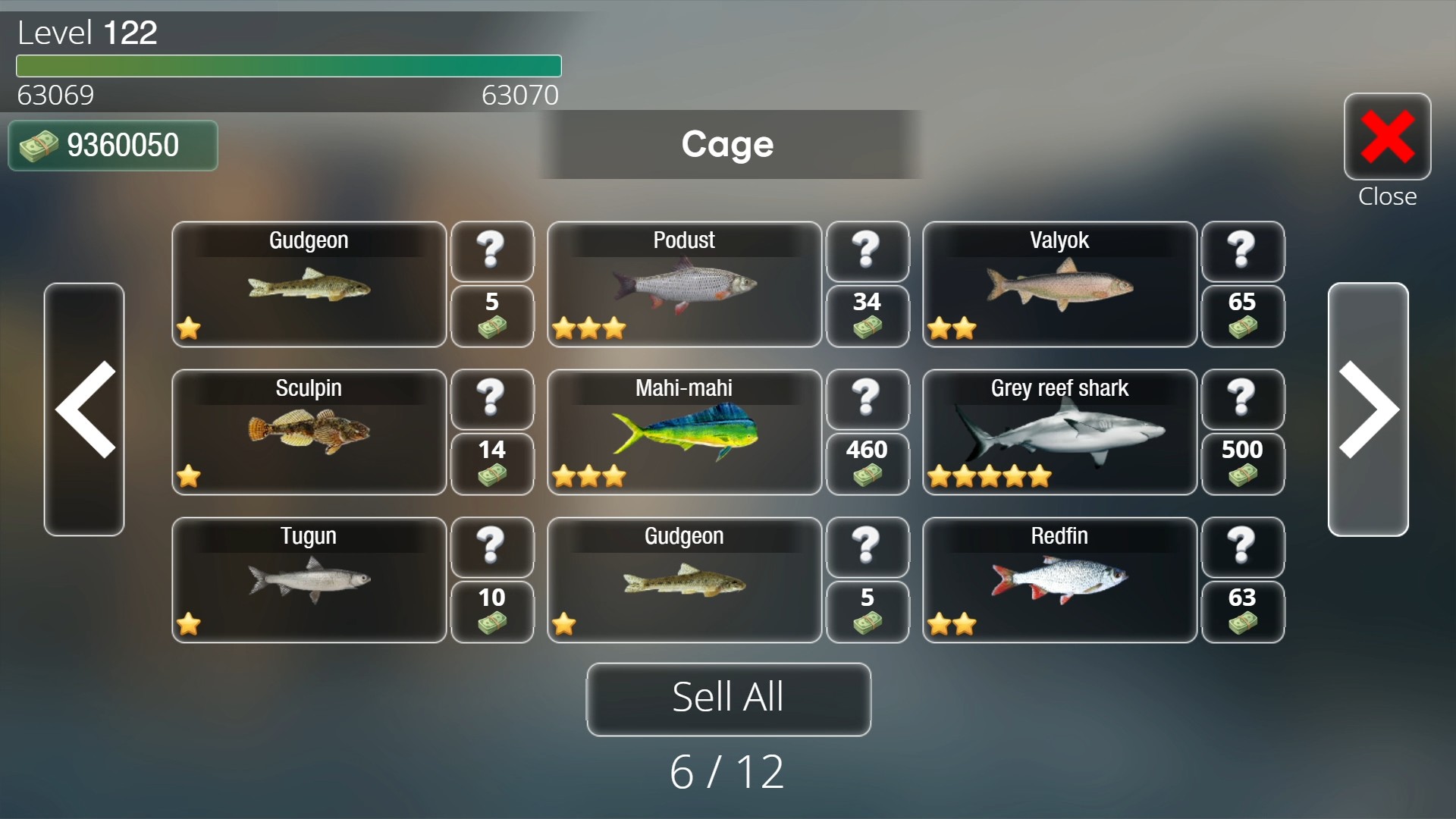View the Mahi-mahi question mark details
Image resolution: width=1456 pixels, height=819 pixels.
pyautogui.click(x=868, y=400)
